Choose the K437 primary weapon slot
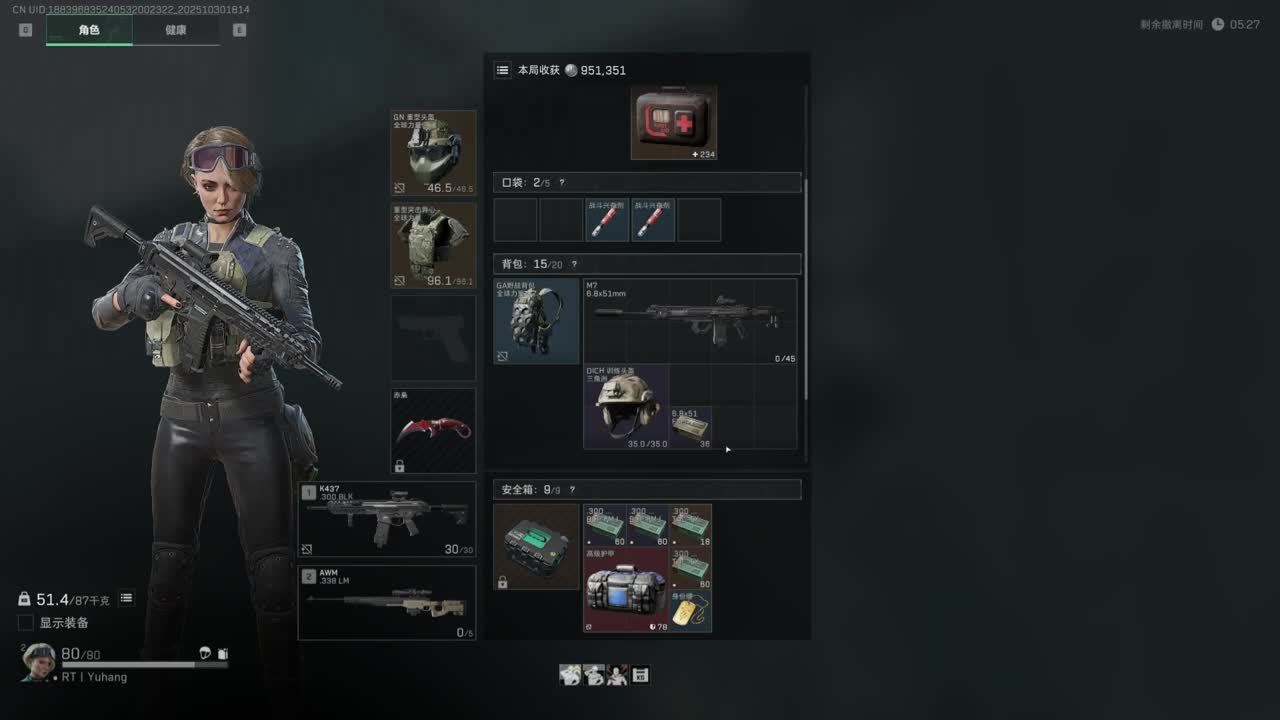This screenshot has width=1280, height=720. click(x=387, y=520)
